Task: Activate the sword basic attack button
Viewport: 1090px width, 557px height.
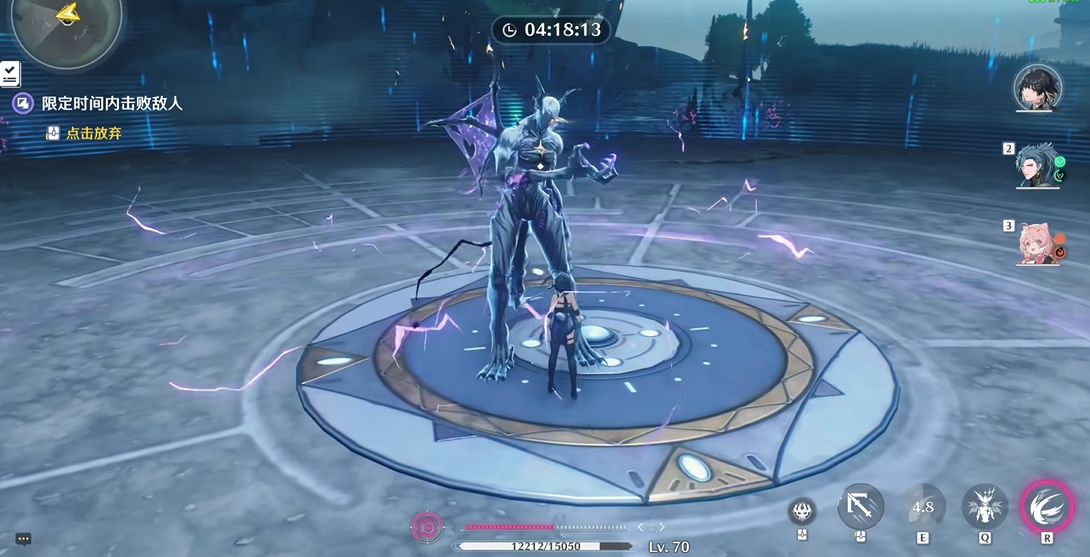Action: pyautogui.click(x=861, y=507)
